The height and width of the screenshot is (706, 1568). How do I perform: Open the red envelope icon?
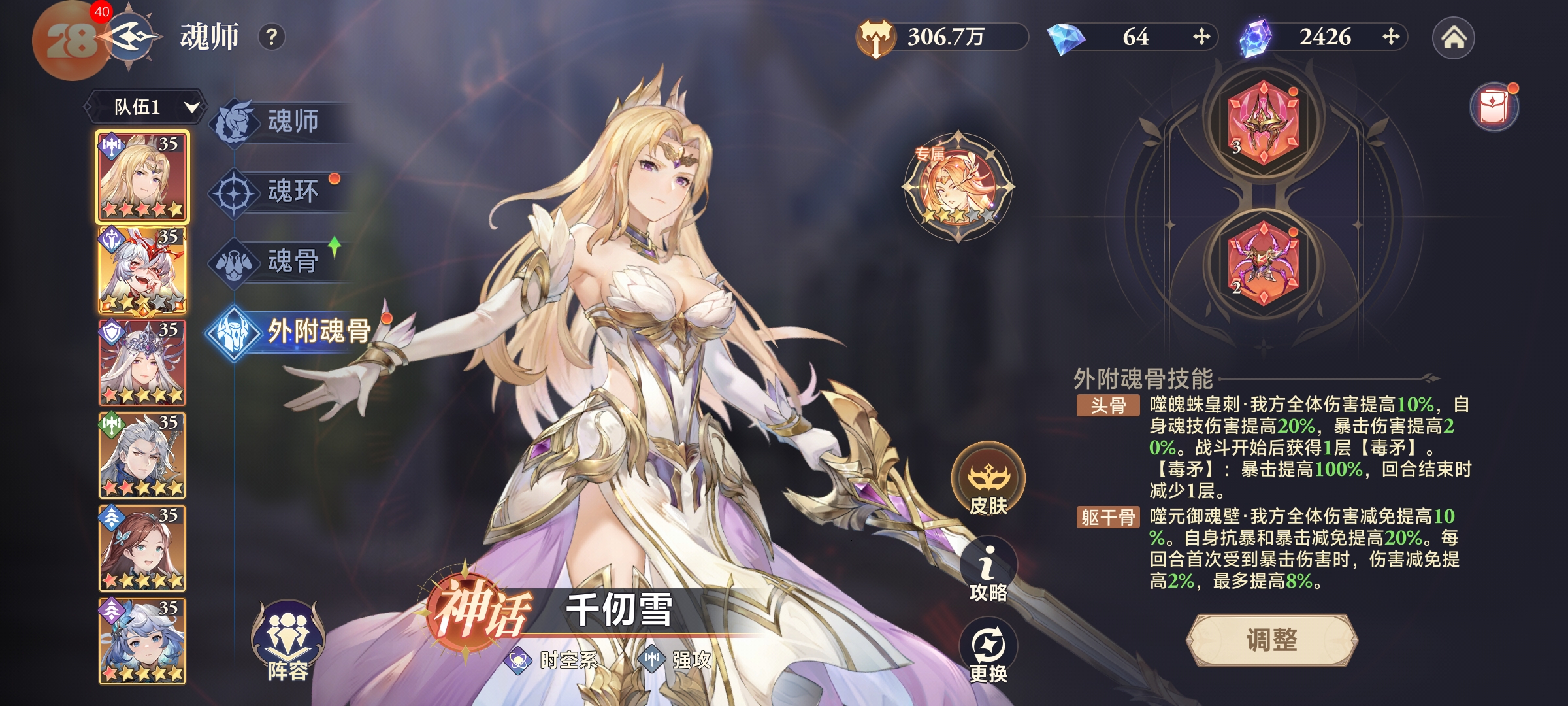1494,107
